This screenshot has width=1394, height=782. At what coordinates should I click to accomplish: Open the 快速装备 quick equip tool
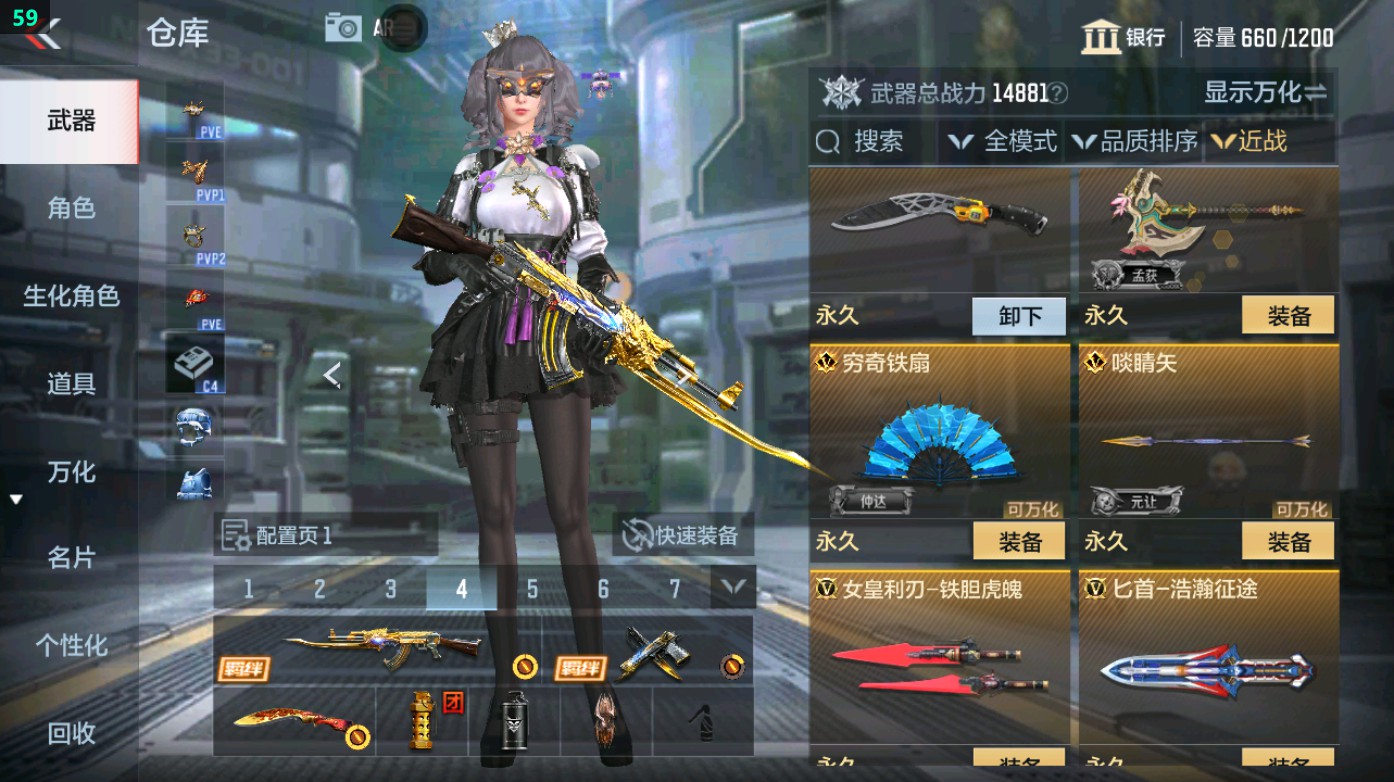[685, 537]
